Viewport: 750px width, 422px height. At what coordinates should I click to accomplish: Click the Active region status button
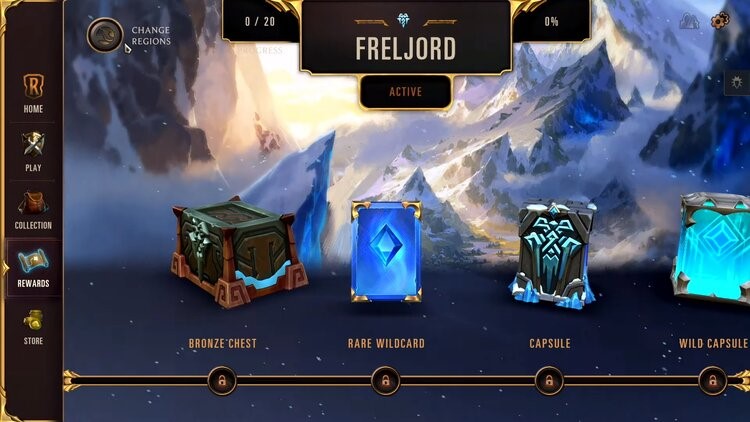pos(405,92)
